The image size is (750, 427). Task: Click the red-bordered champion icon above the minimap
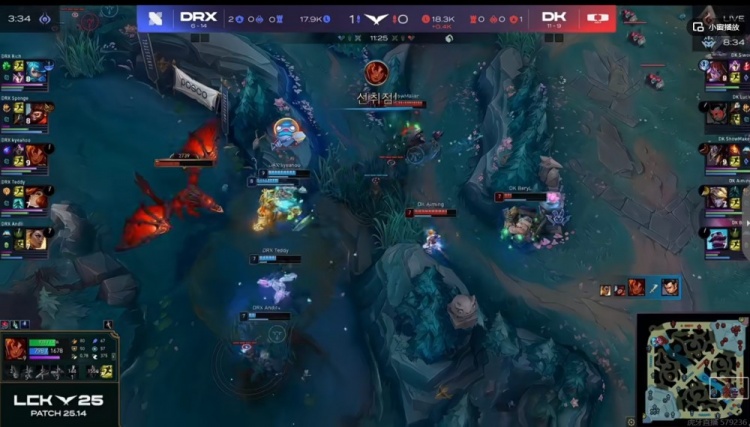point(636,288)
